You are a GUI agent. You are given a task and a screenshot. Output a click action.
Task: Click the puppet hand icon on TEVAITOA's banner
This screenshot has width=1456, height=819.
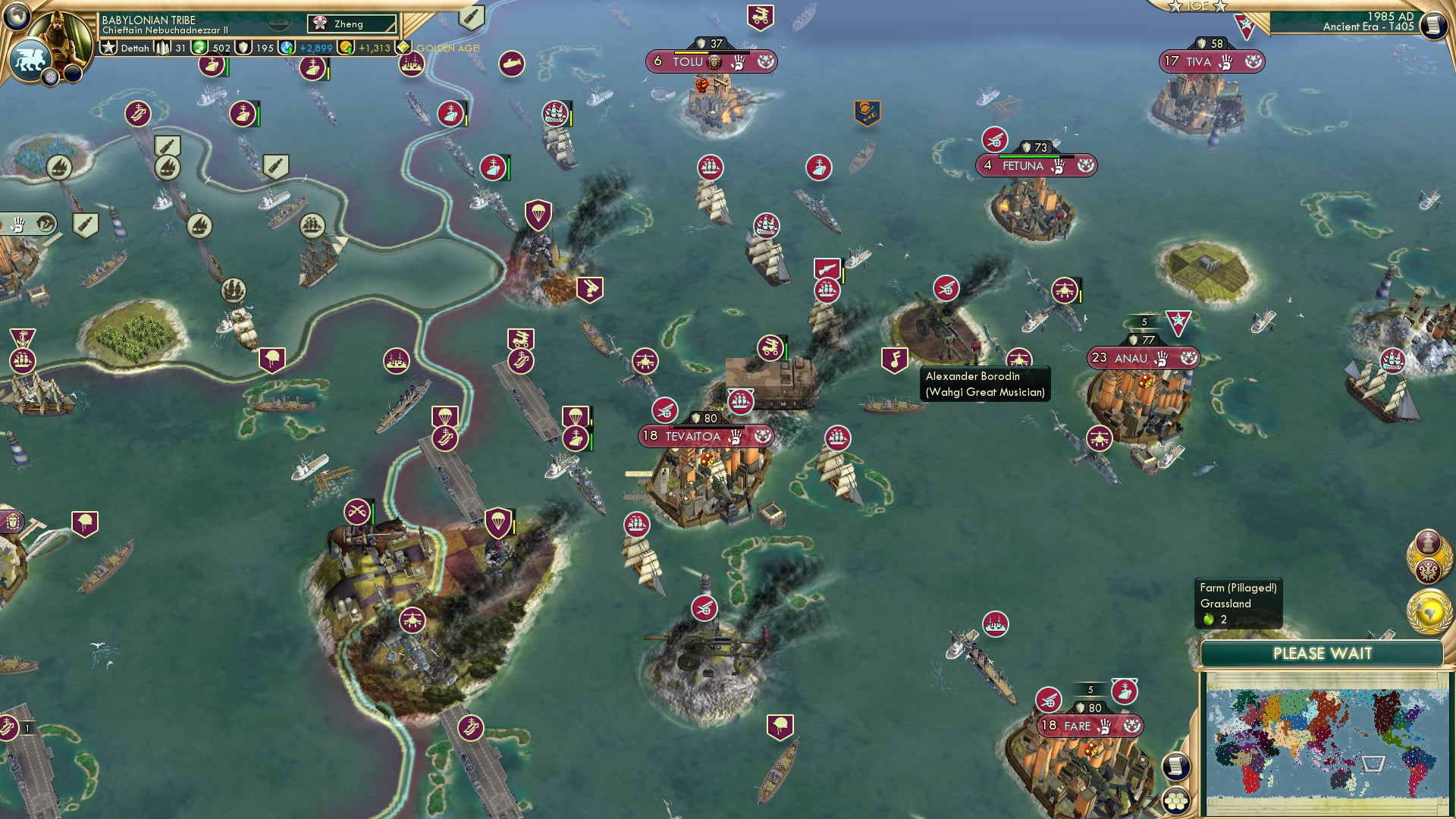(x=736, y=438)
